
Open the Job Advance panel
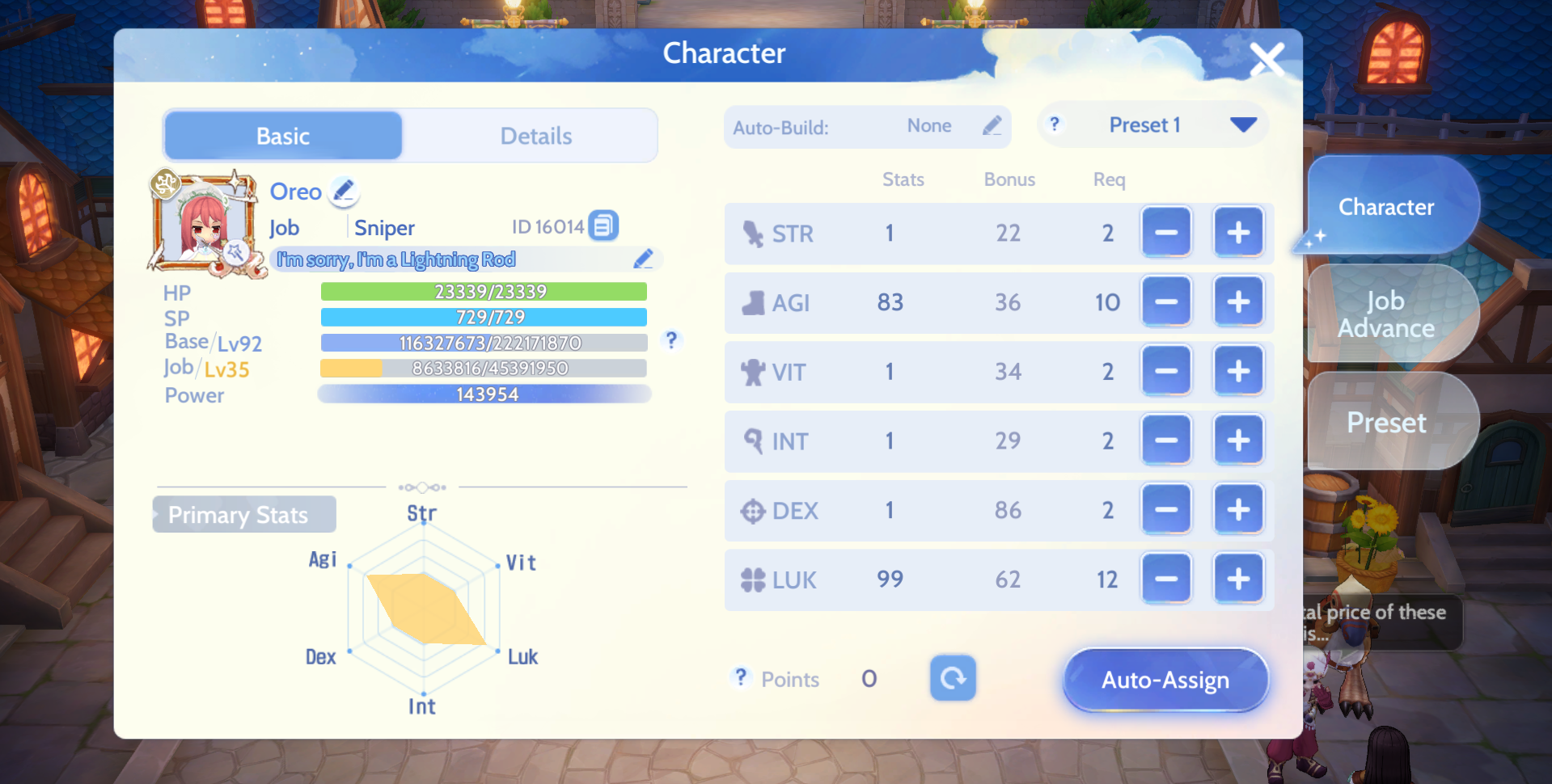tap(1388, 313)
